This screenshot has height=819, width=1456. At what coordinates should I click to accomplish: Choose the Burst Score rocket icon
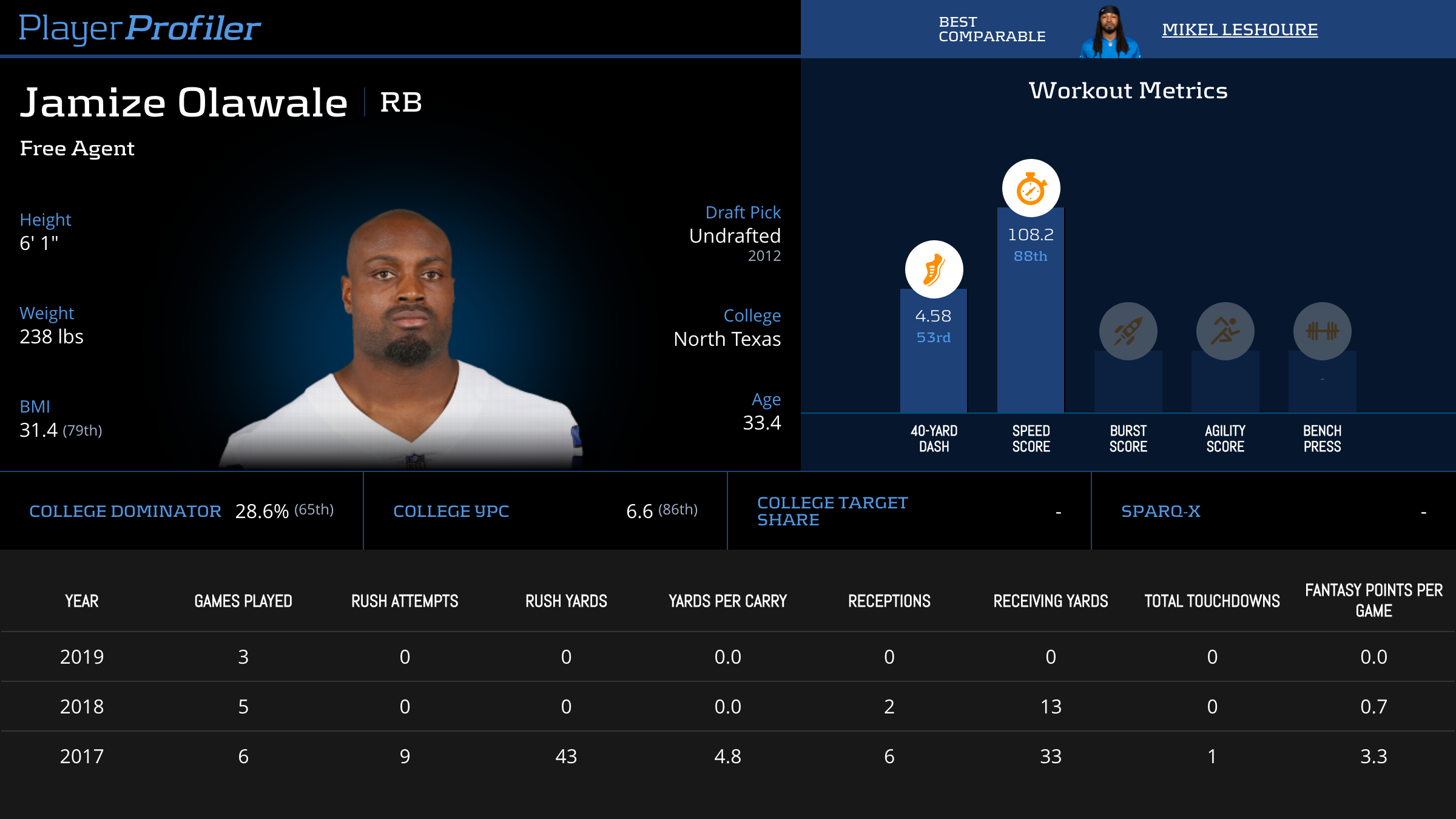tap(1128, 331)
